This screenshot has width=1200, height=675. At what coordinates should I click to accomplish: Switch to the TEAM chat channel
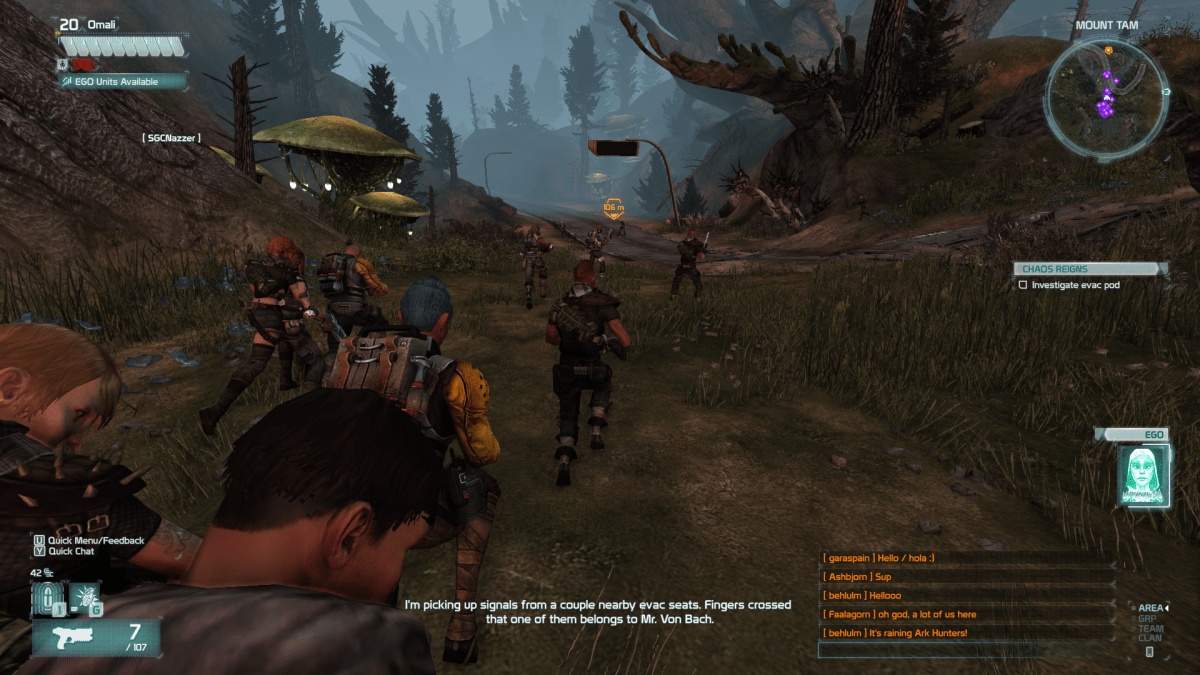click(1150, 628)
